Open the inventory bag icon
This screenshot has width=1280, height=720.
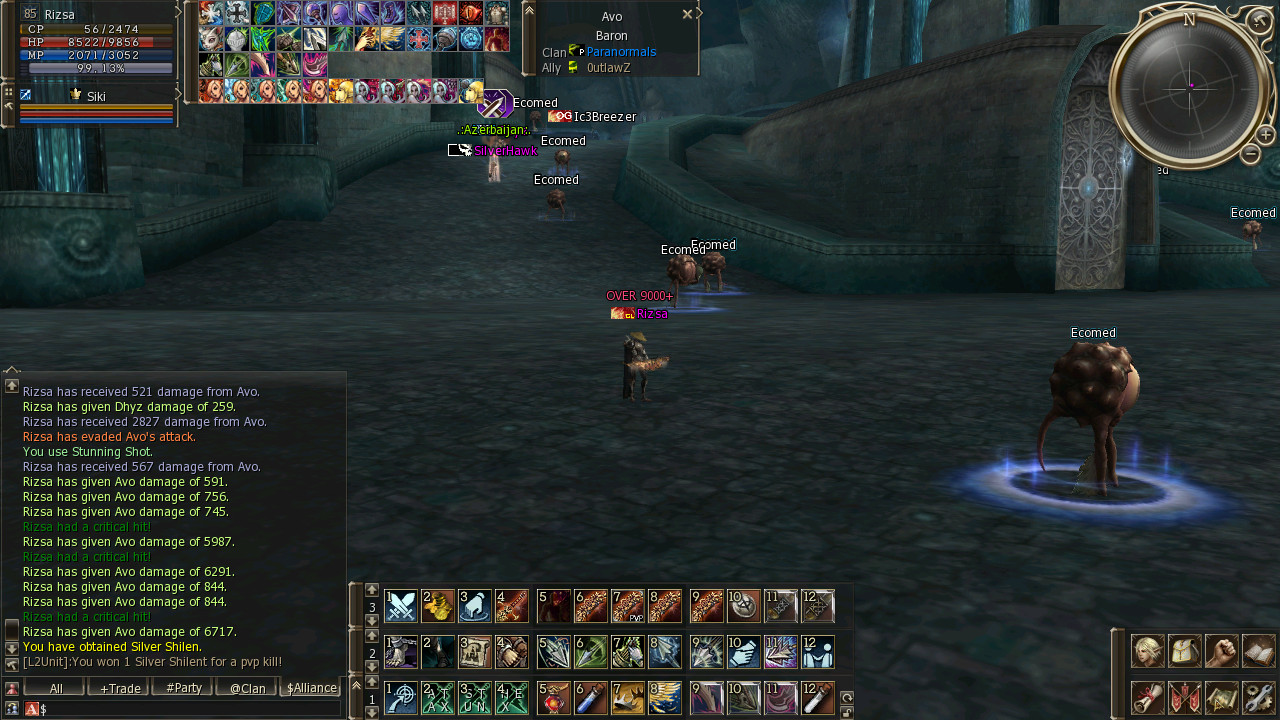coord(1185,651)
